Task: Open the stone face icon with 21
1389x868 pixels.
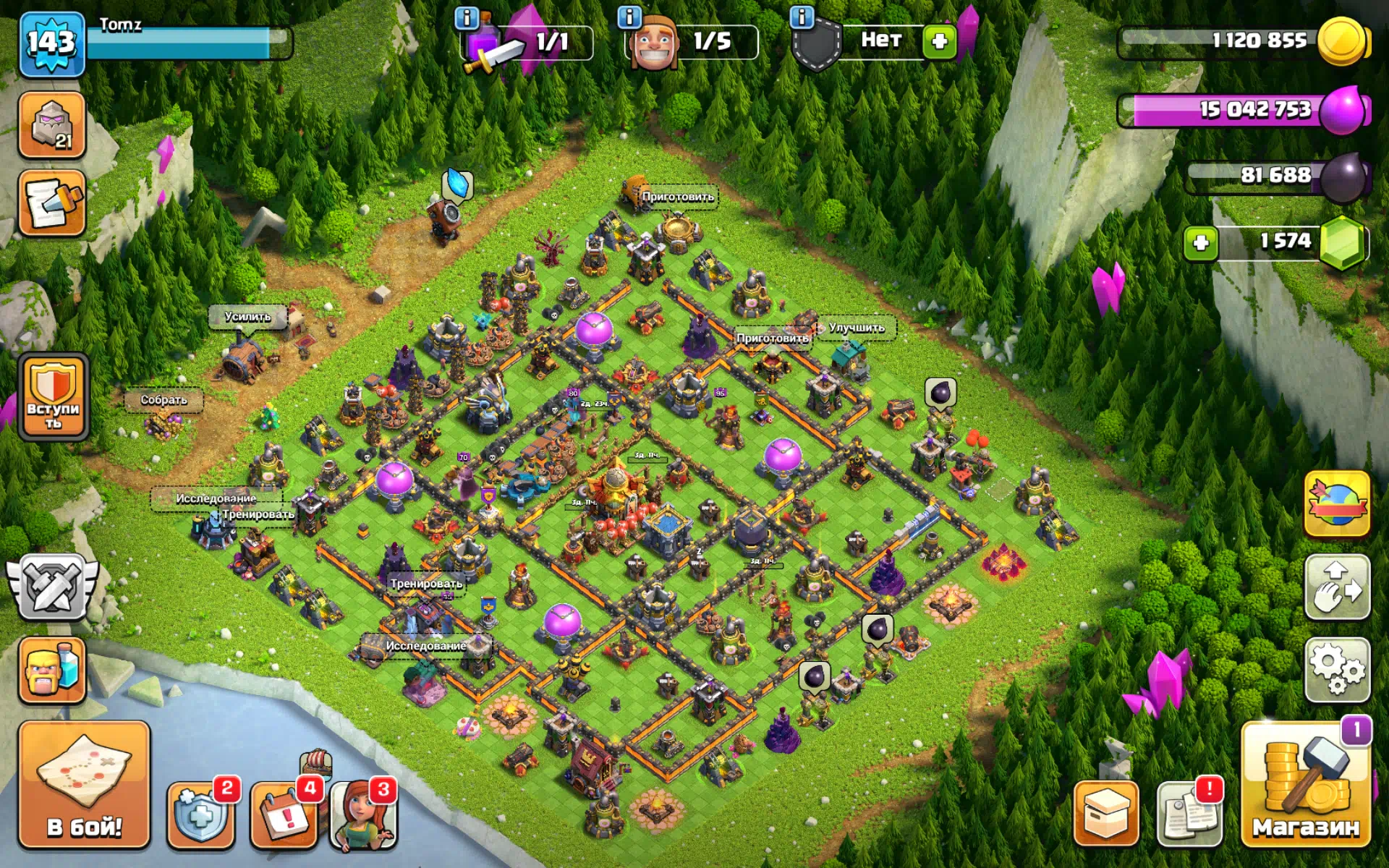Action: 52,124
